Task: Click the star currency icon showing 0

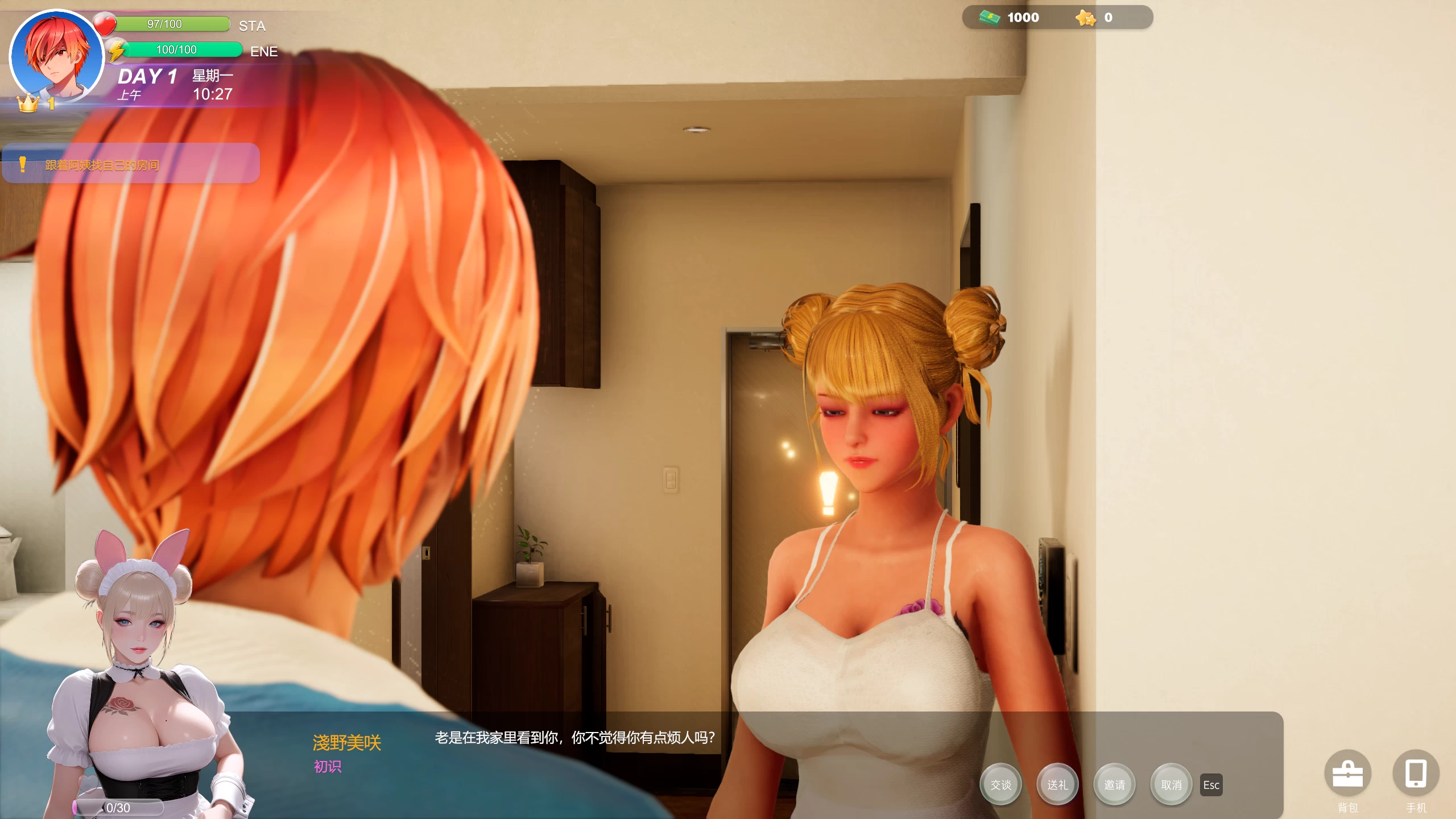Action: click(x=1087, y=18)
